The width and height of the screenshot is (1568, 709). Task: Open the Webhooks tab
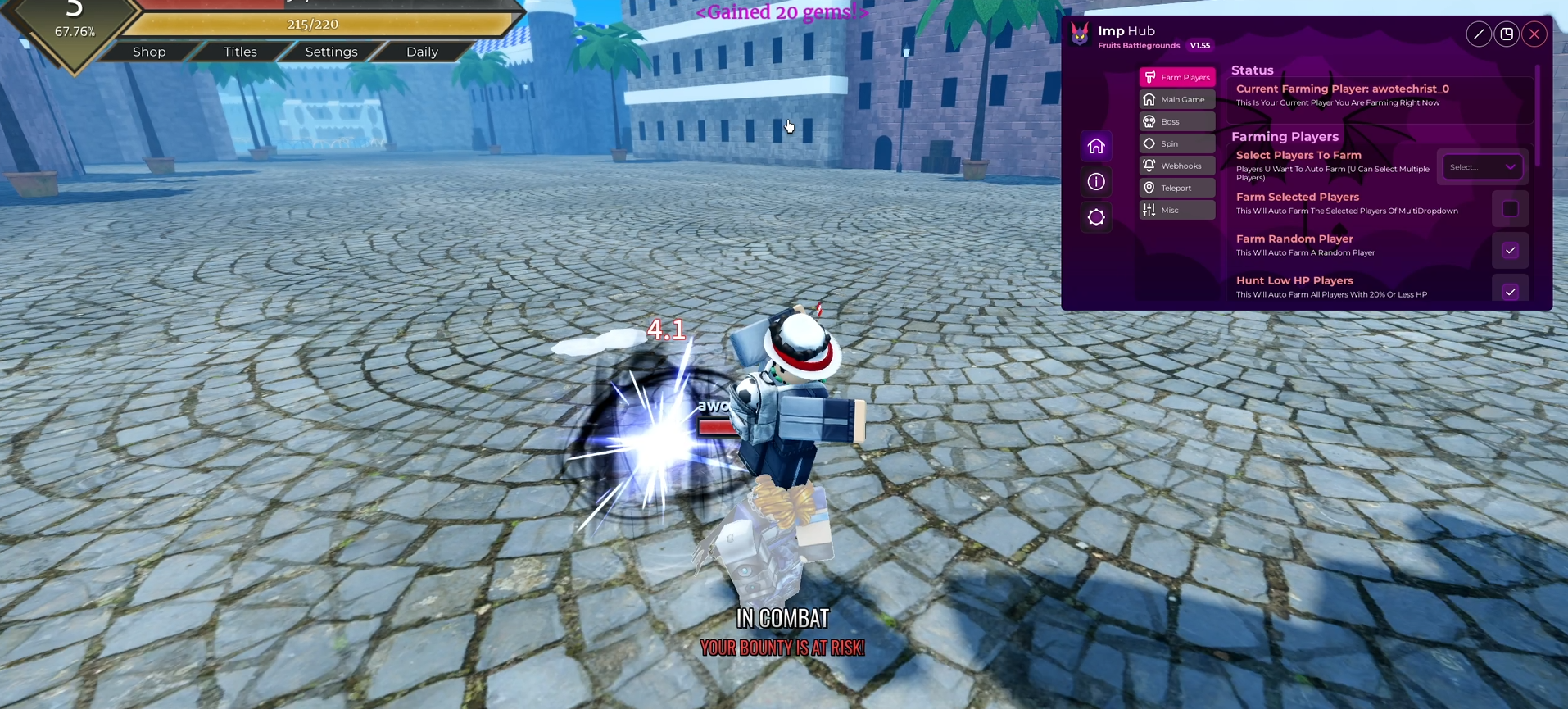point(1176,166)
